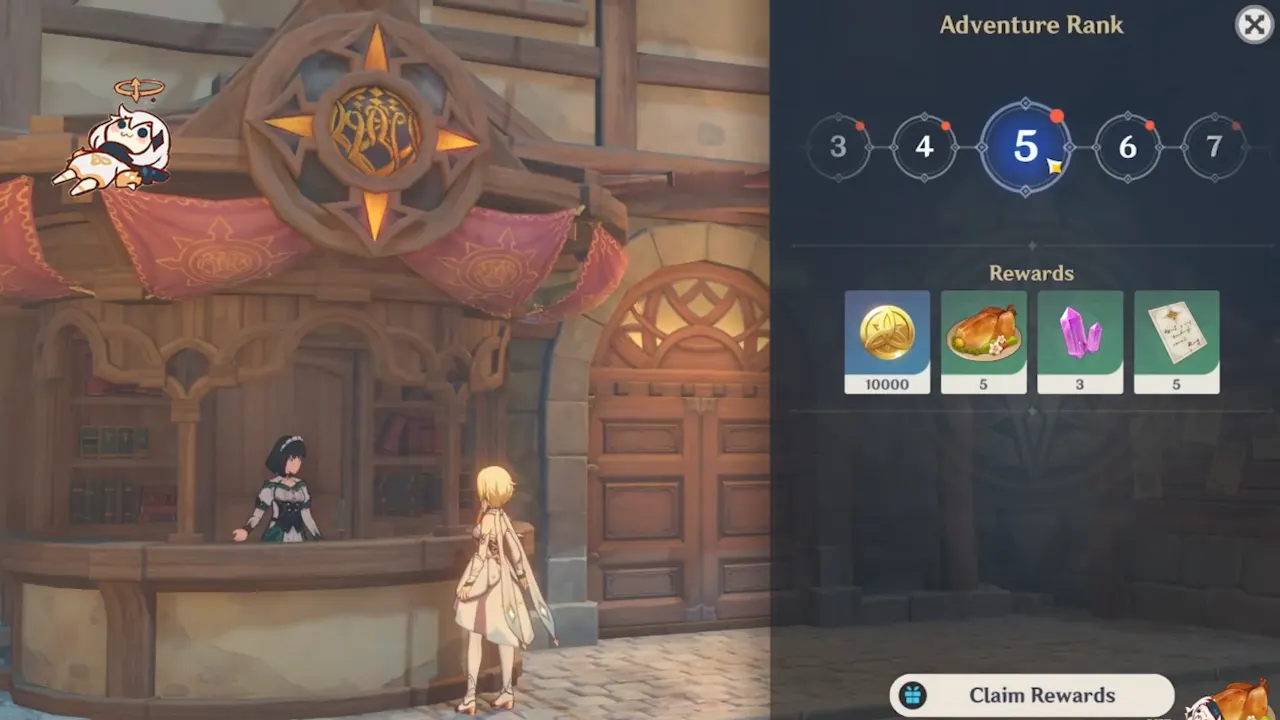Screen dimensions: 1280x720
Task: Show Adventure Rank 7 rewards
Action: pos(1213,147)
